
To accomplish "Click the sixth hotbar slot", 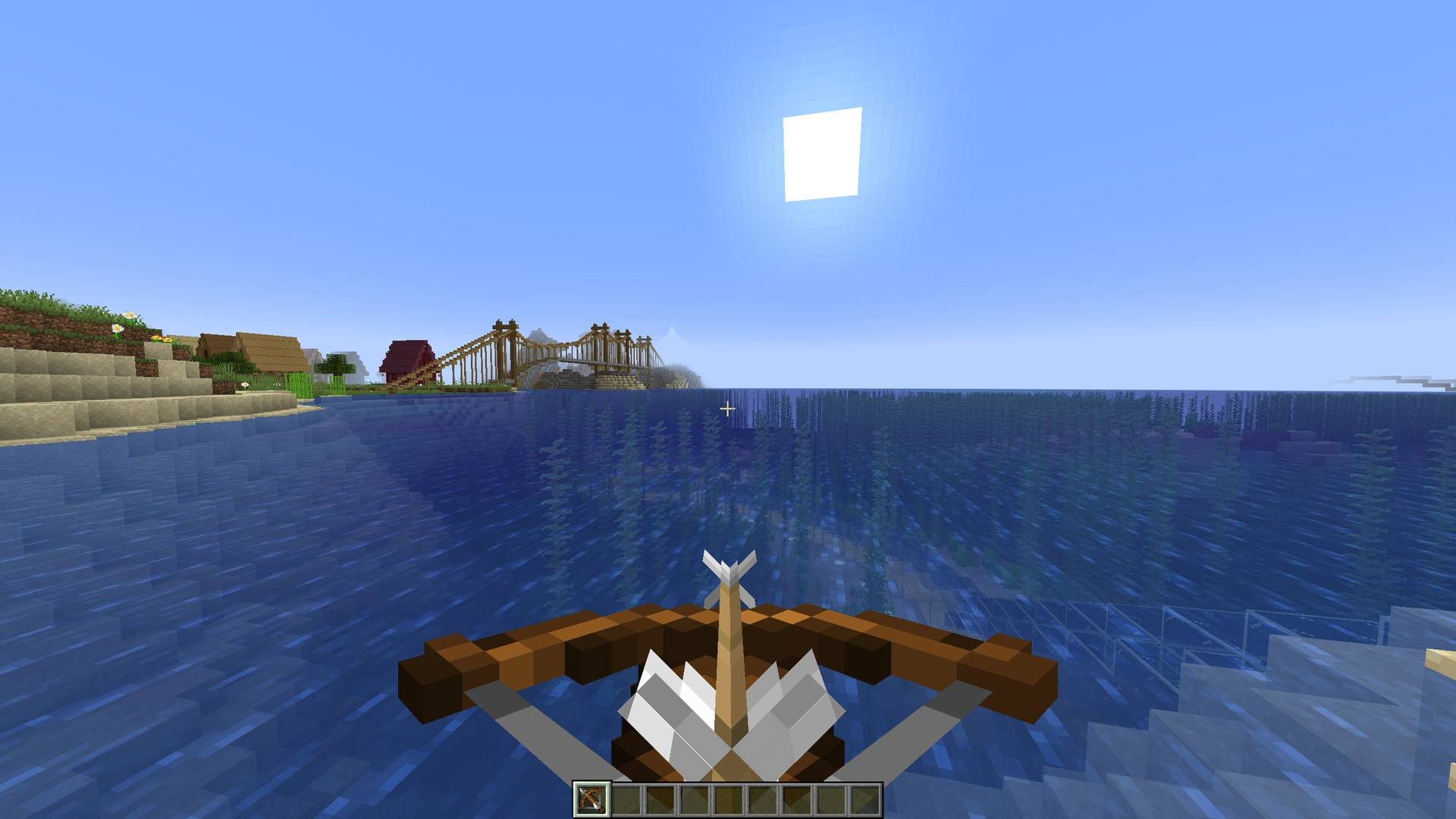I will point(765,799).
